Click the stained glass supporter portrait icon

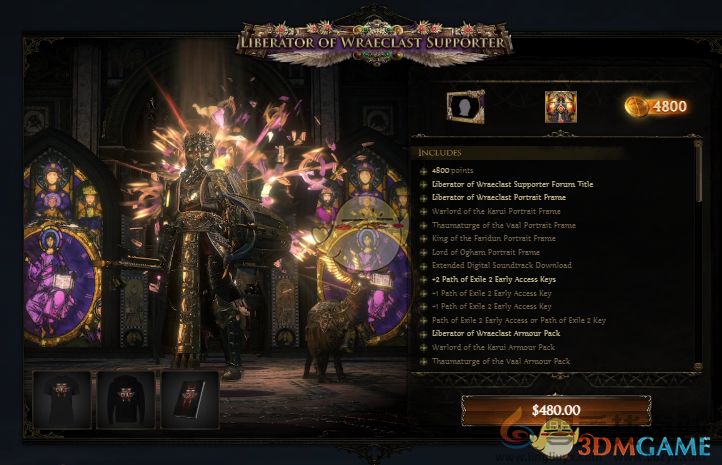coord(561,106)
